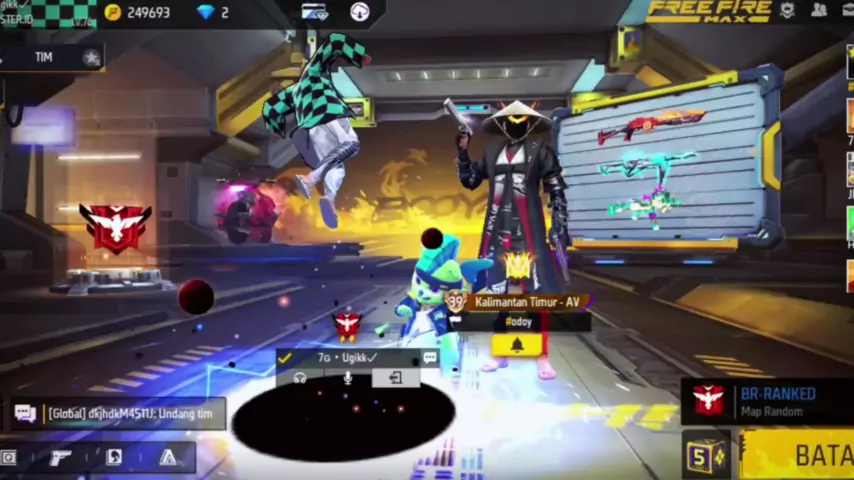Open the friends icon at top right
854x480 pixels.
[x=819, y=10]
